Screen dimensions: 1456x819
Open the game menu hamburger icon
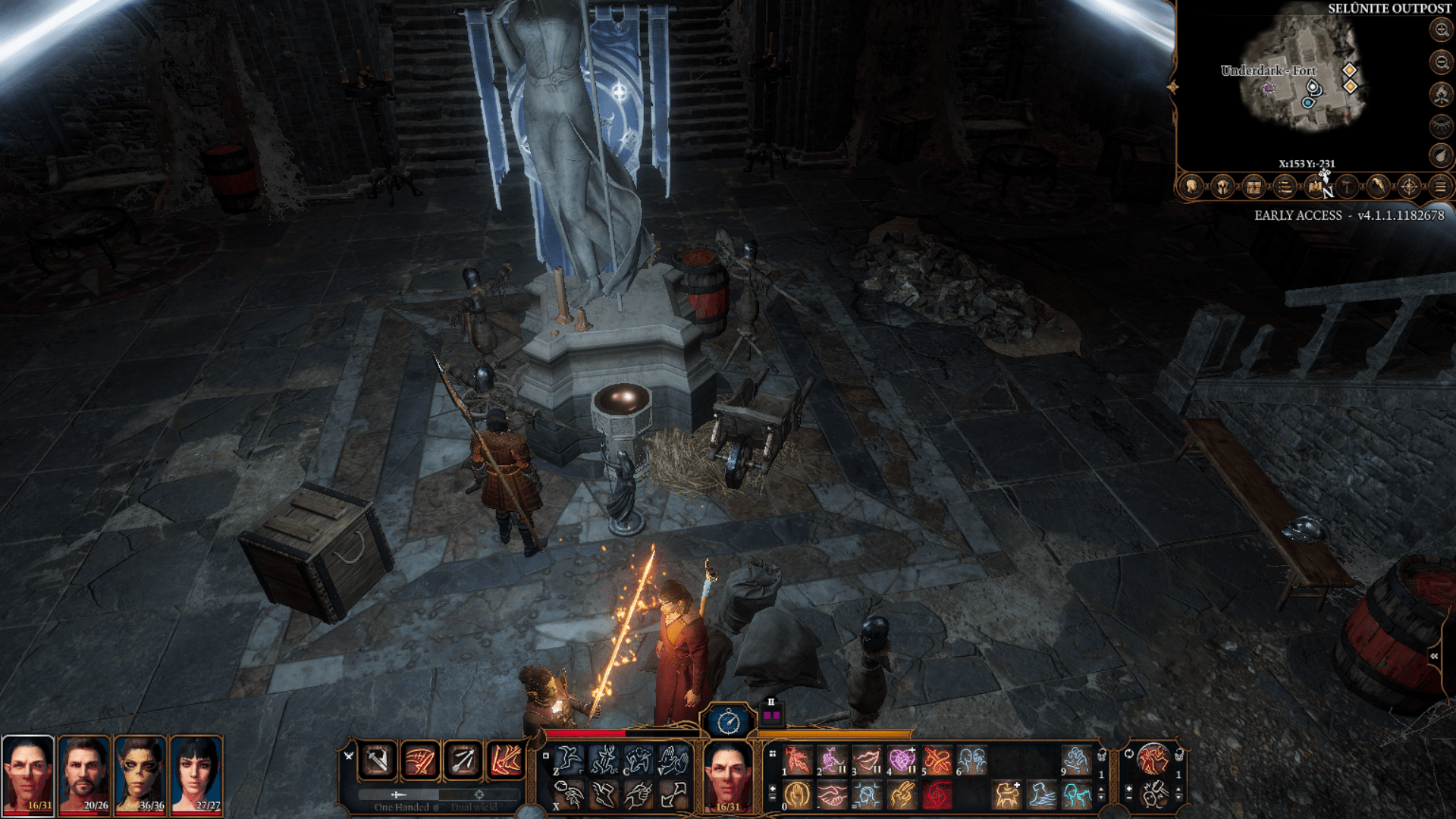1440,186
